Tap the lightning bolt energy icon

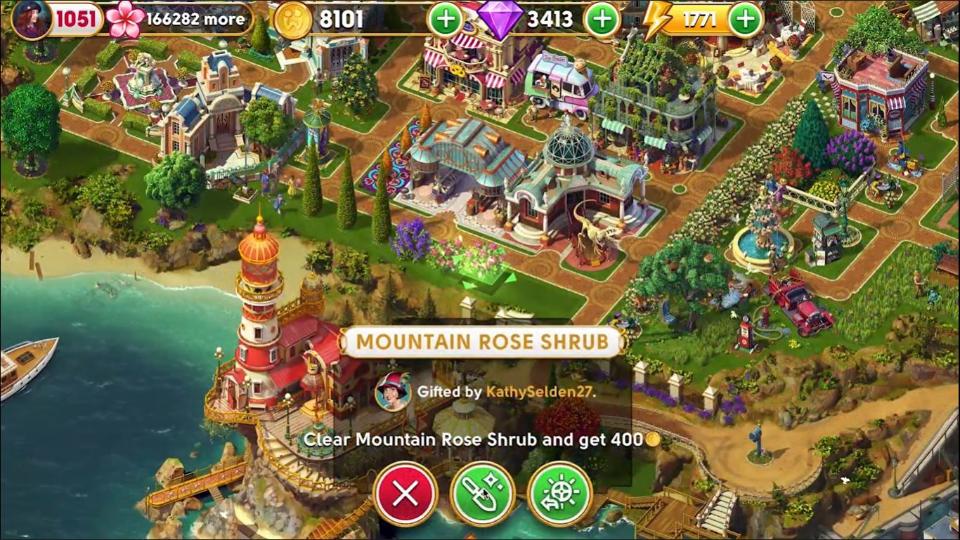tap(658, 19)
